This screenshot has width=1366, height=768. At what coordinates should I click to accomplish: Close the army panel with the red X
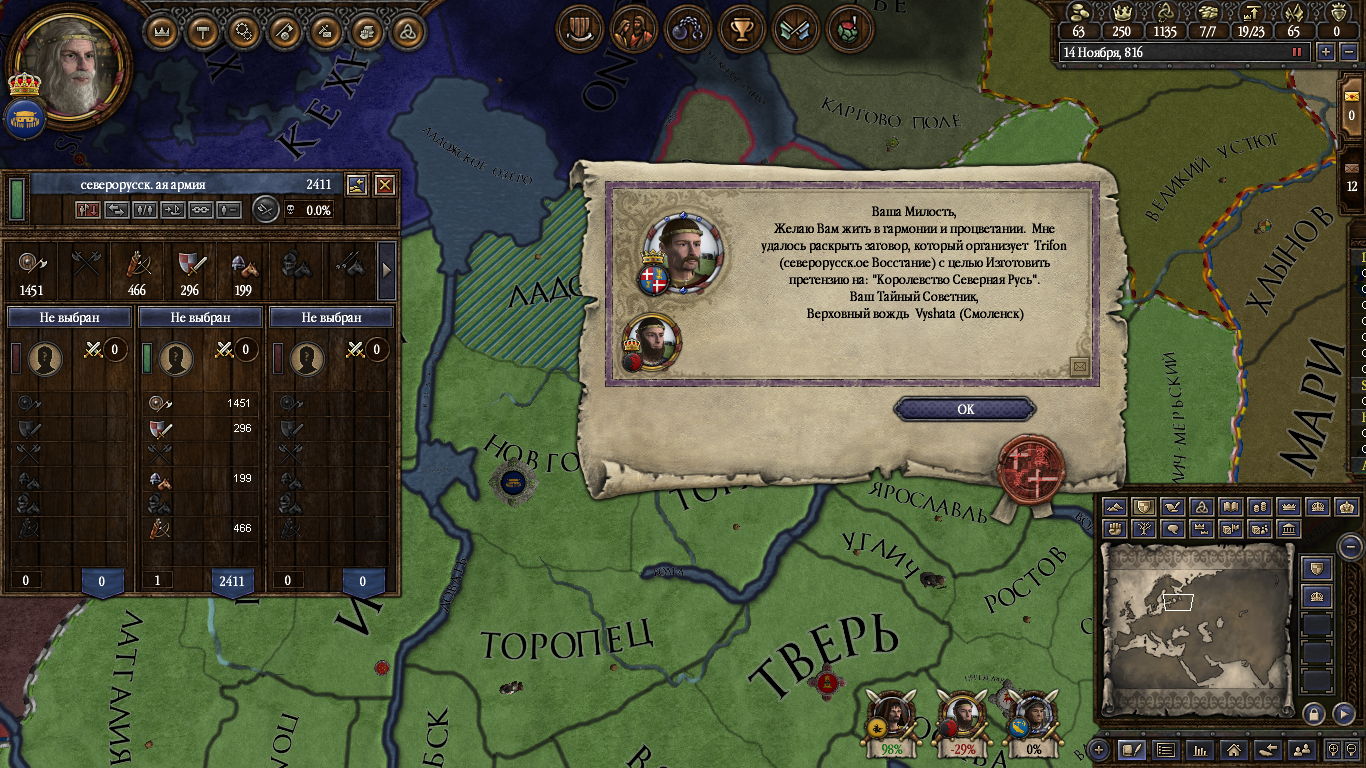[x=384, y=185]
